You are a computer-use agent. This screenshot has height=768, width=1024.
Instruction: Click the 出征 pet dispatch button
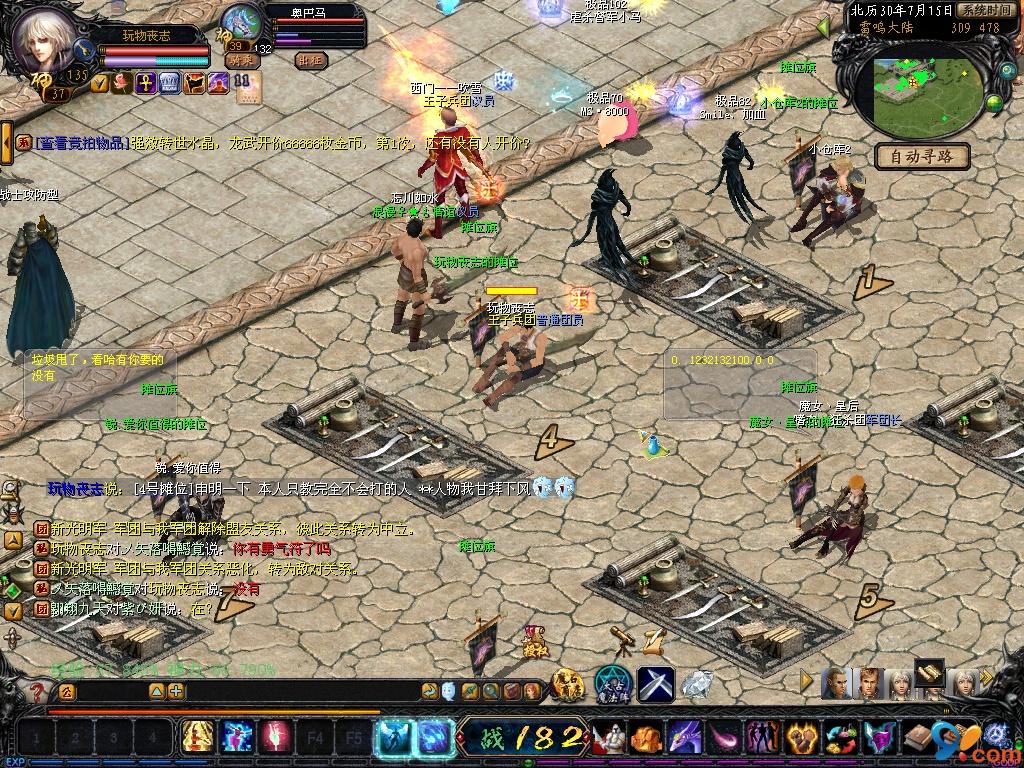311,60
